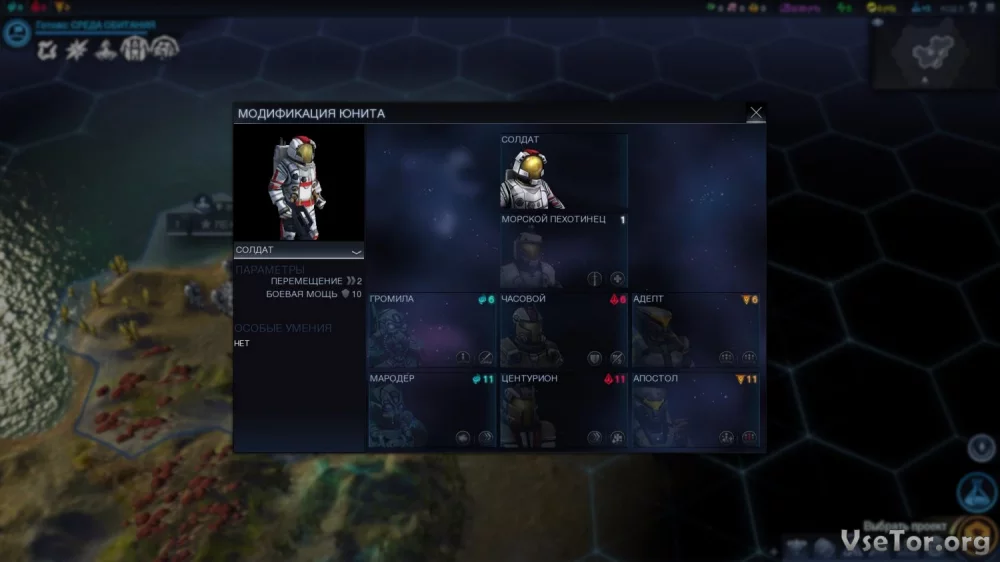
Task: Select the Мародёр upgrade tile
Action: pyautogui.click(x=432, y=410)
